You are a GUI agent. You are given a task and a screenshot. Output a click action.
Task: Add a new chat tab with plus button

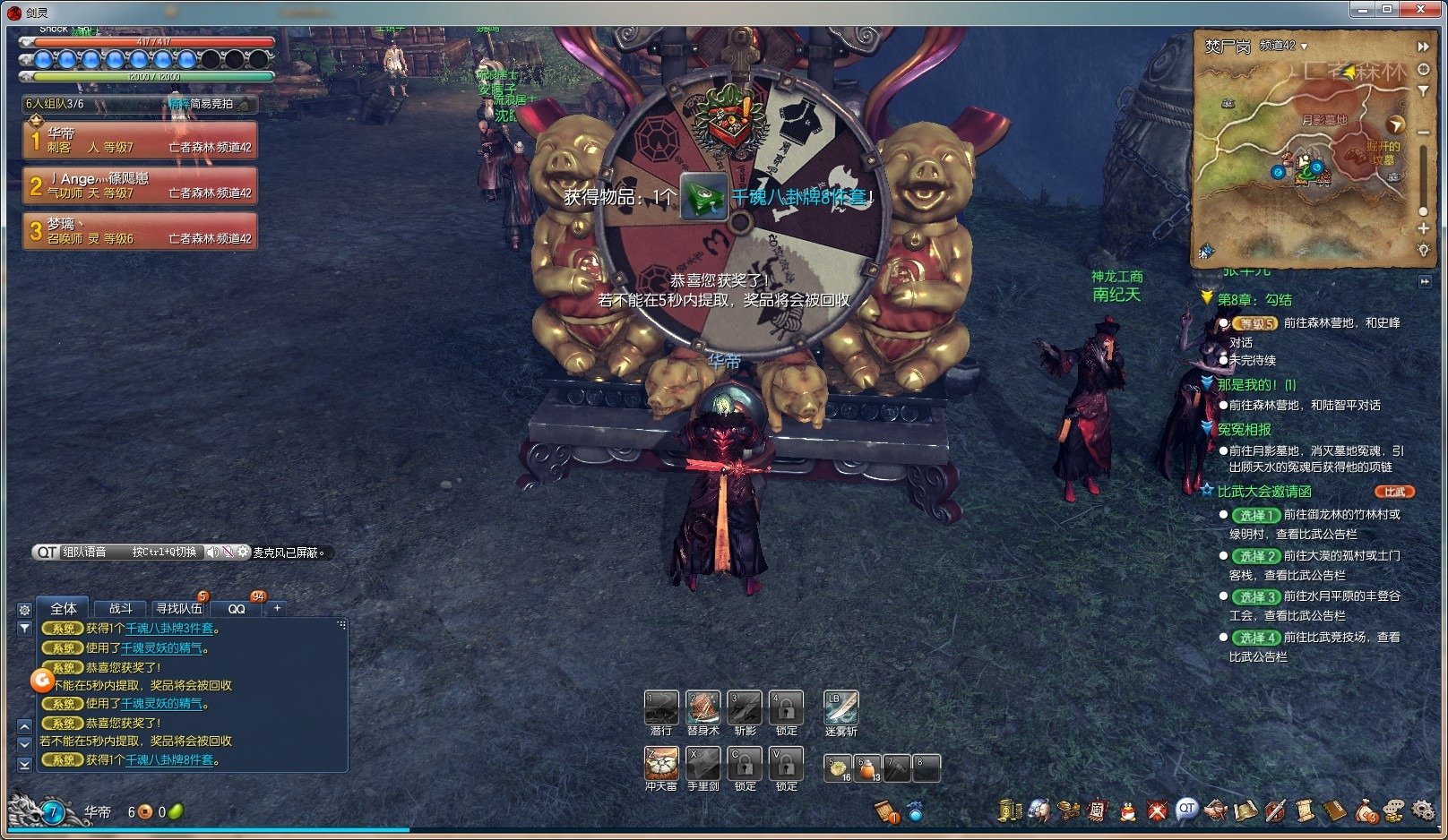[278, 608]
